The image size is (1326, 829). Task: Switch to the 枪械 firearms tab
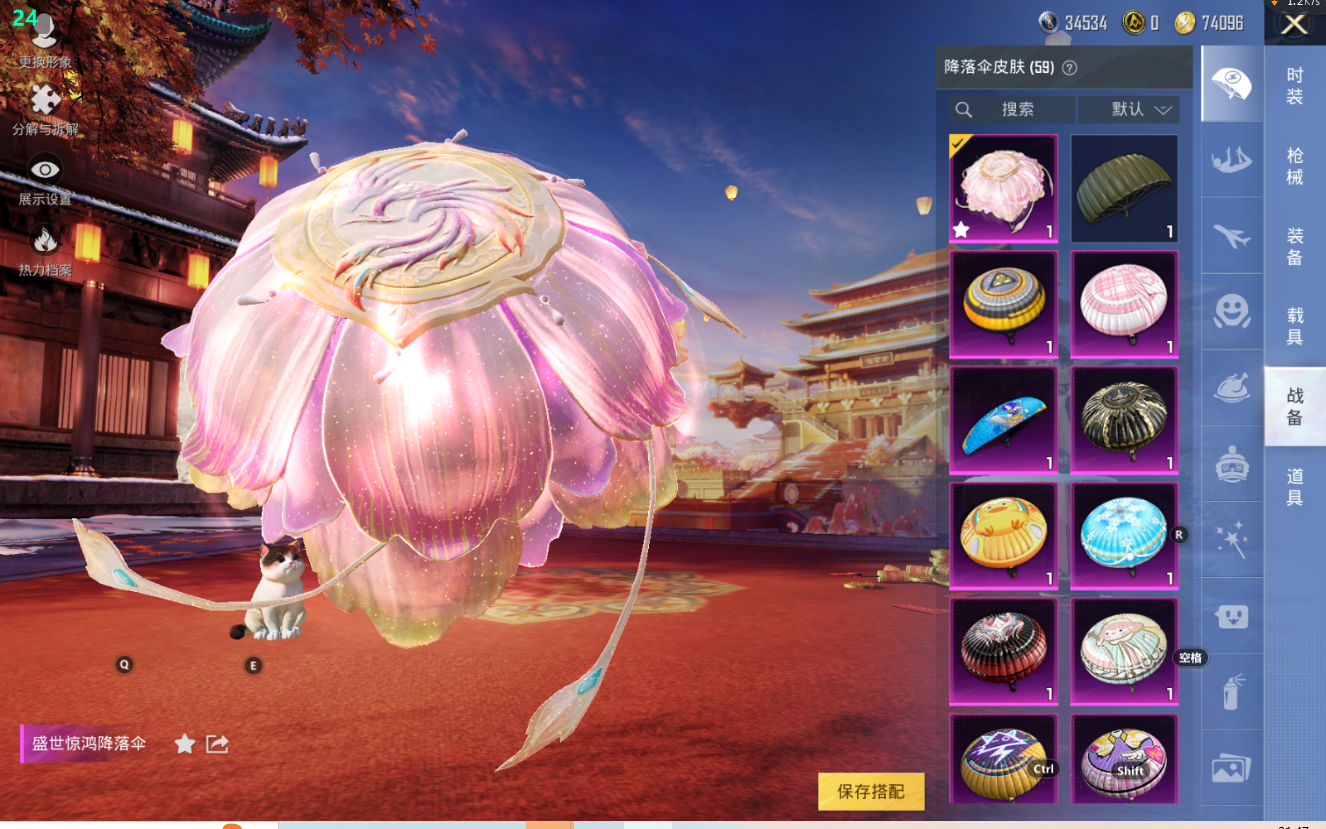tap(1295, 166)
